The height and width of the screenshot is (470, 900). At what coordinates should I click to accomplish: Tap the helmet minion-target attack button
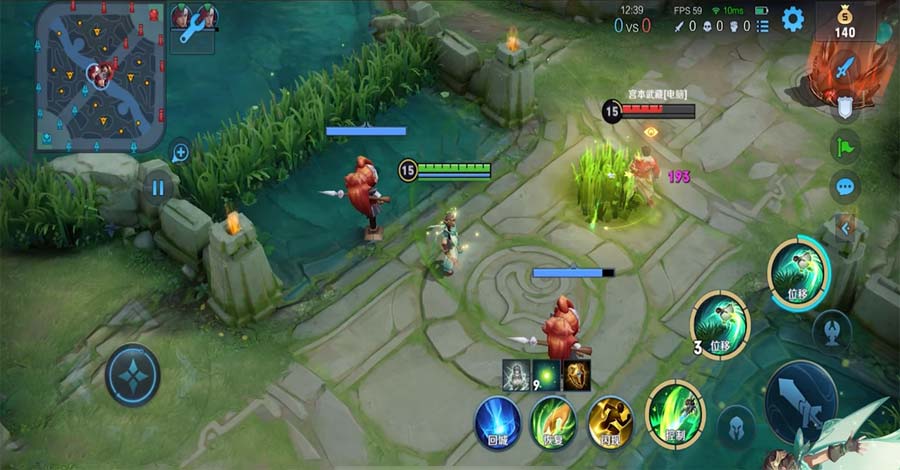[736, 426]
